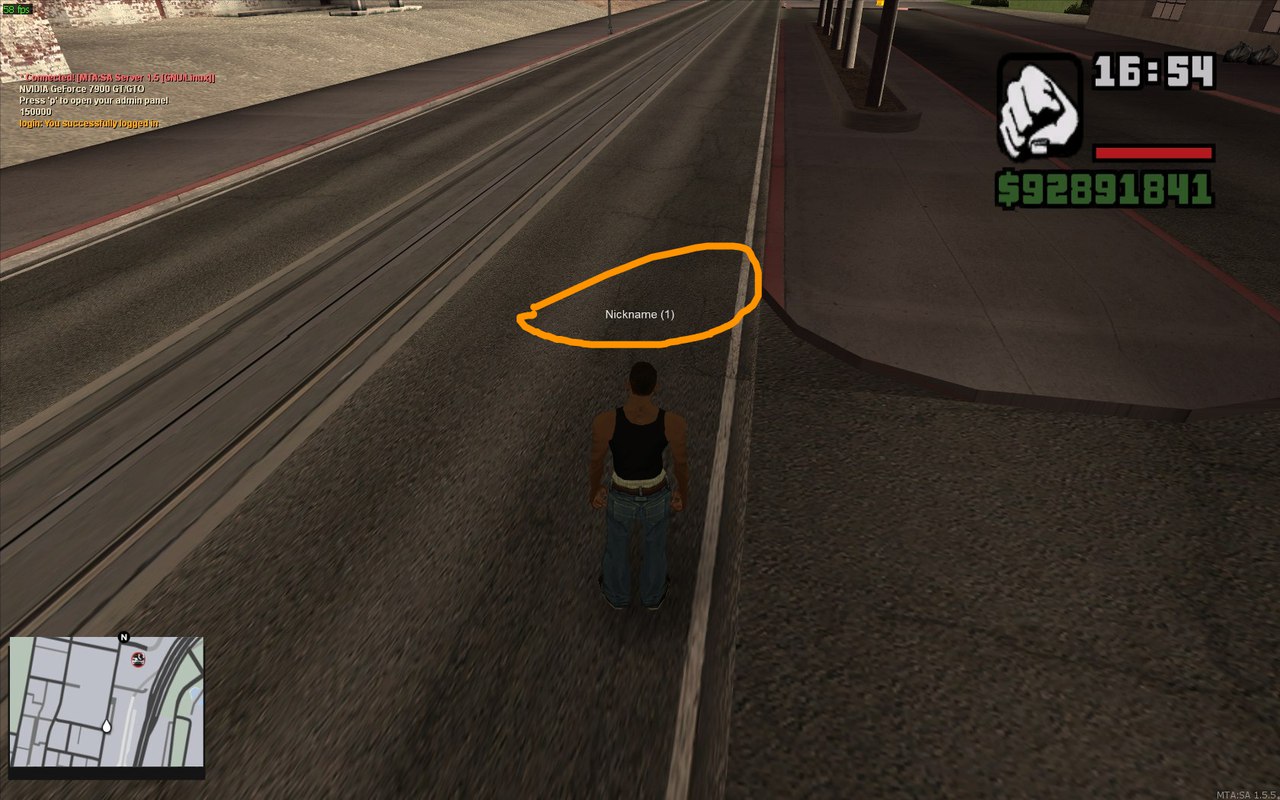
Task: Click the $92891841 money counter
Action: [x=1105, y=186]
